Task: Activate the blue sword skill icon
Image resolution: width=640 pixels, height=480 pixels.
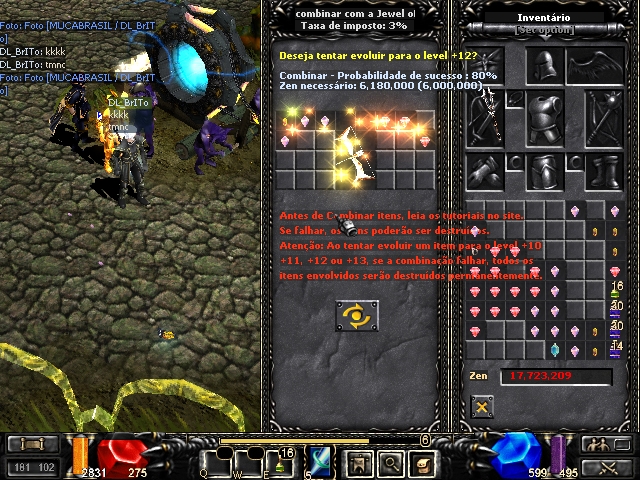Action: (x=321, y=461)
